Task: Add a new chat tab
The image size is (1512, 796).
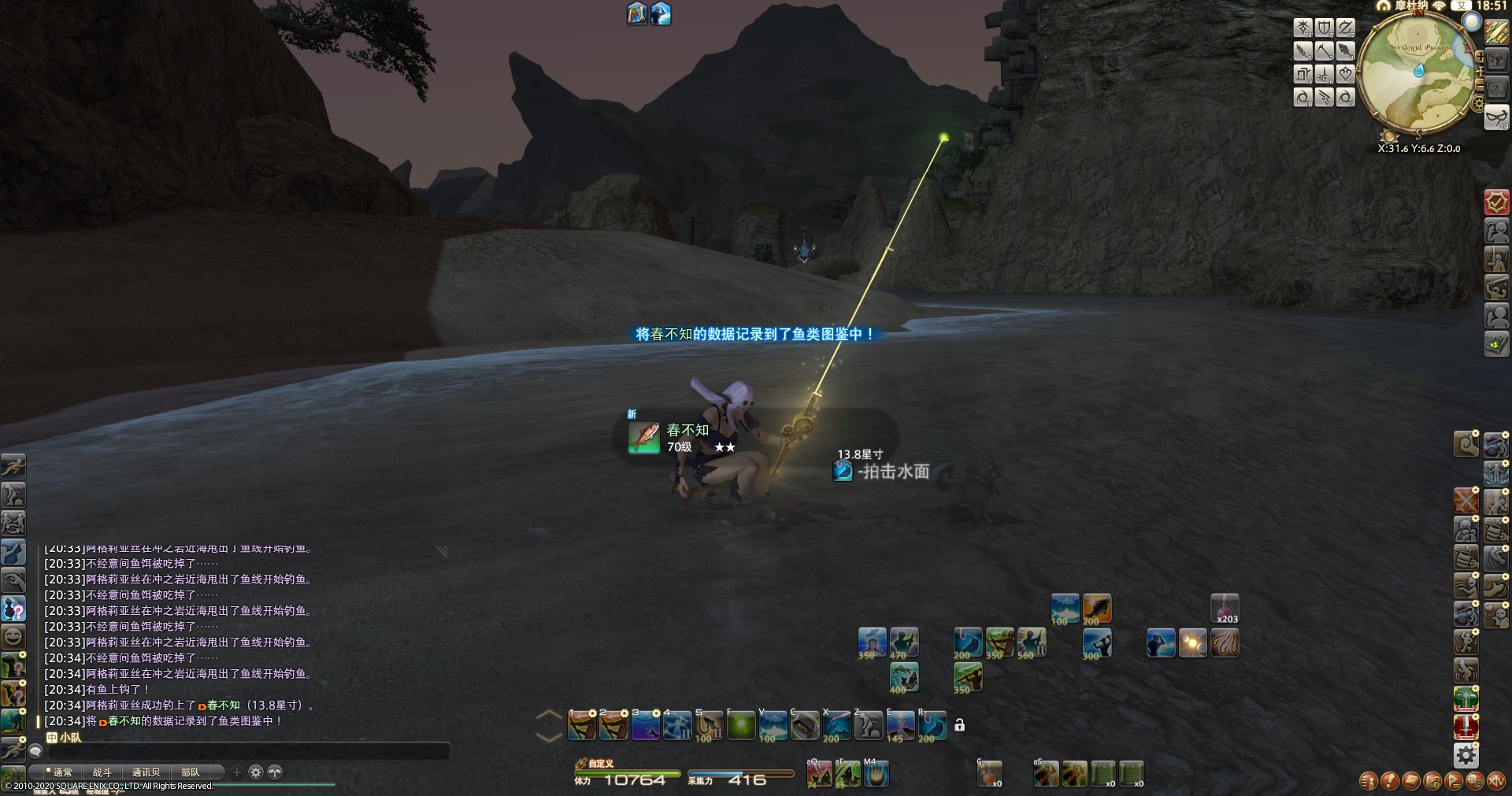Action: pos(237,772)
